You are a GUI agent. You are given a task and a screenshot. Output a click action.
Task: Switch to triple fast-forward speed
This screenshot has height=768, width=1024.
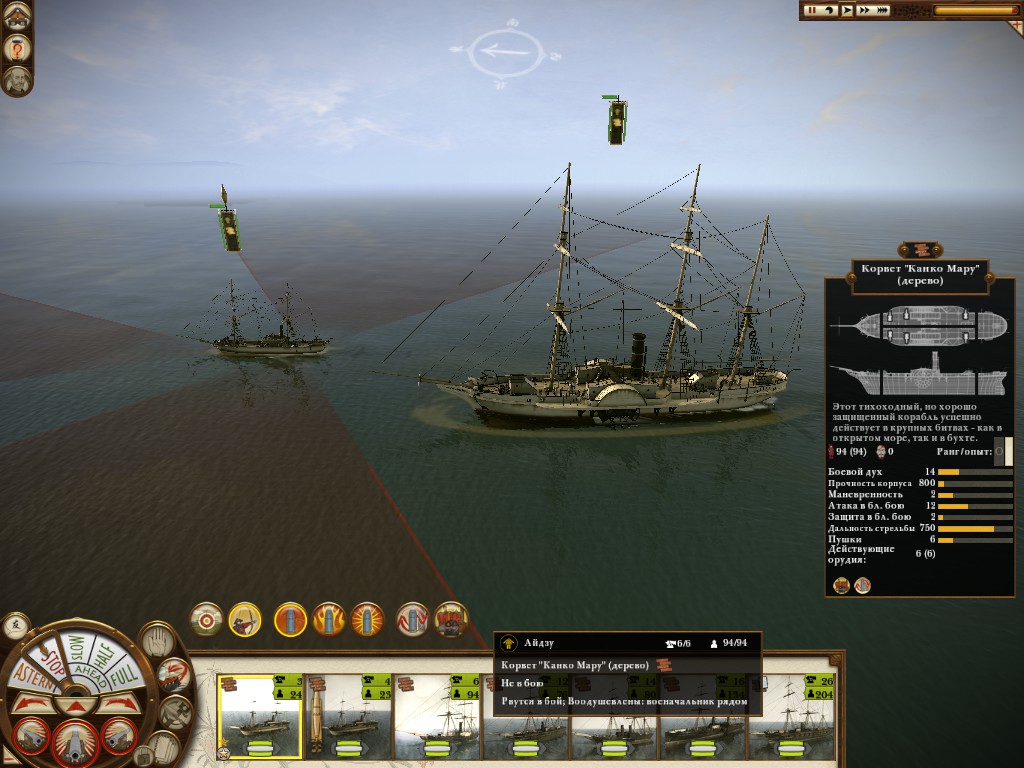click(882, 10)
